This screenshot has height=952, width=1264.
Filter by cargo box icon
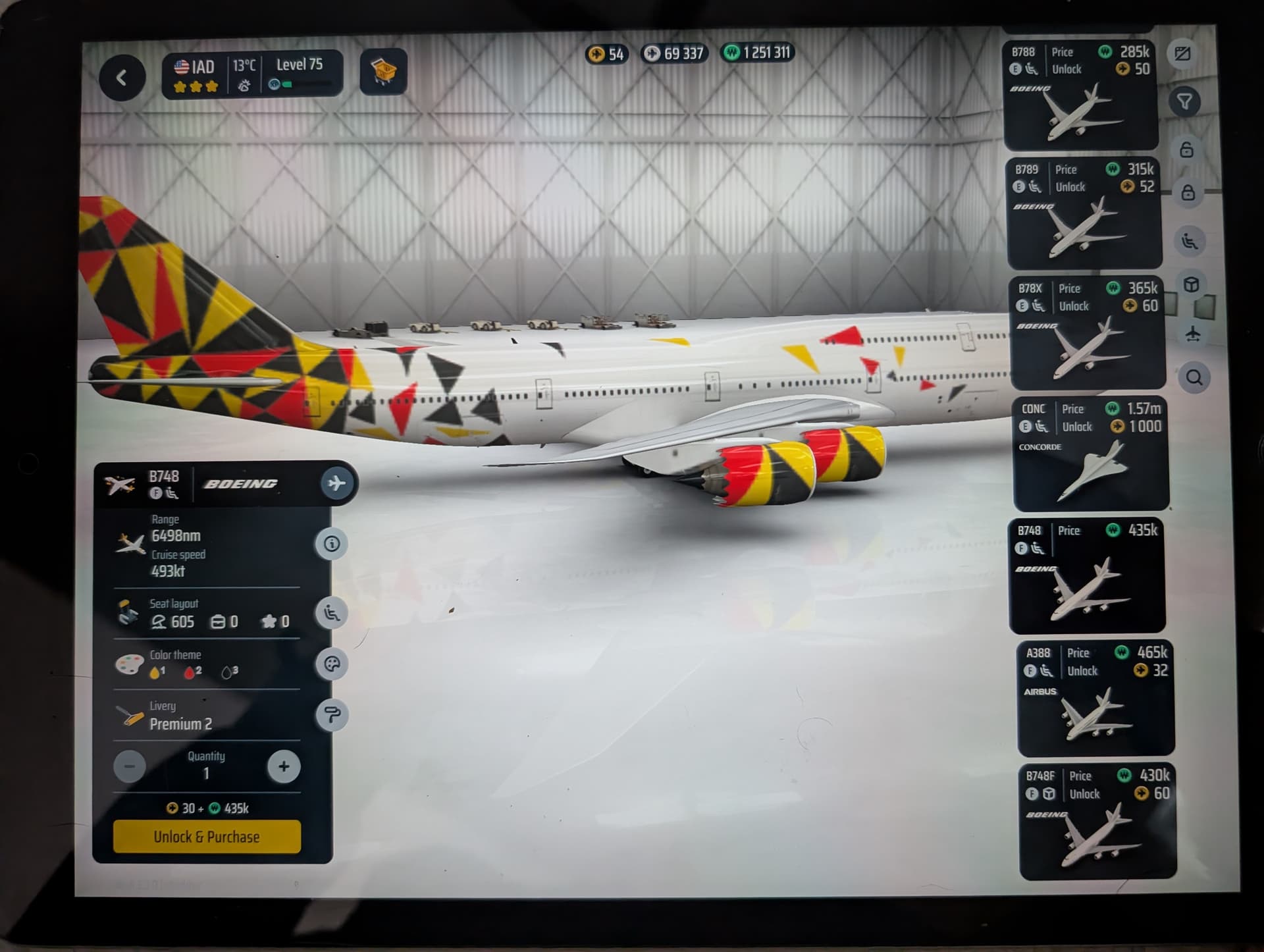1191,284
